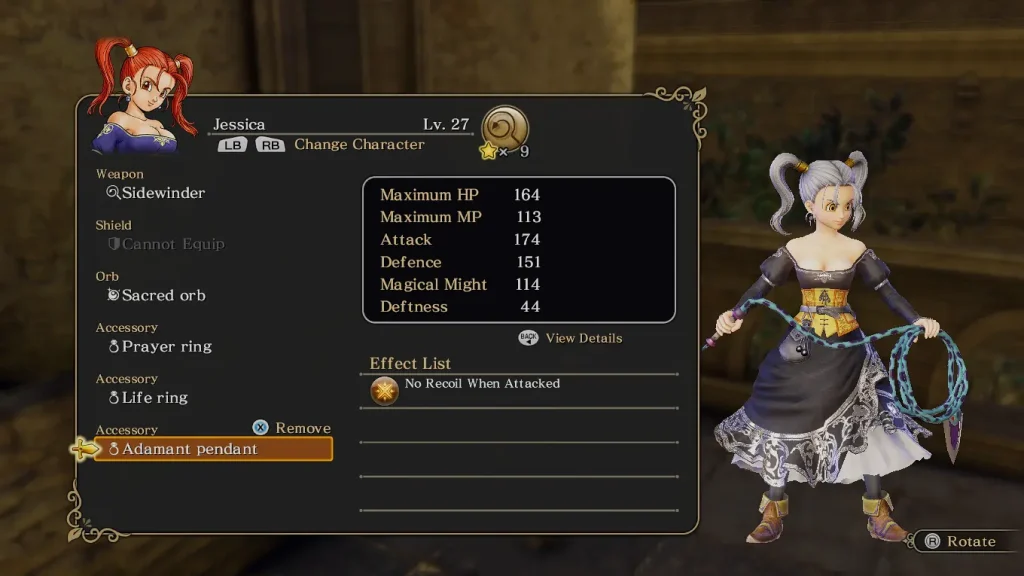Click the gold whip weapon-type emblem
This screenshot has height=576, width=1024.
[x=505, y=128]
